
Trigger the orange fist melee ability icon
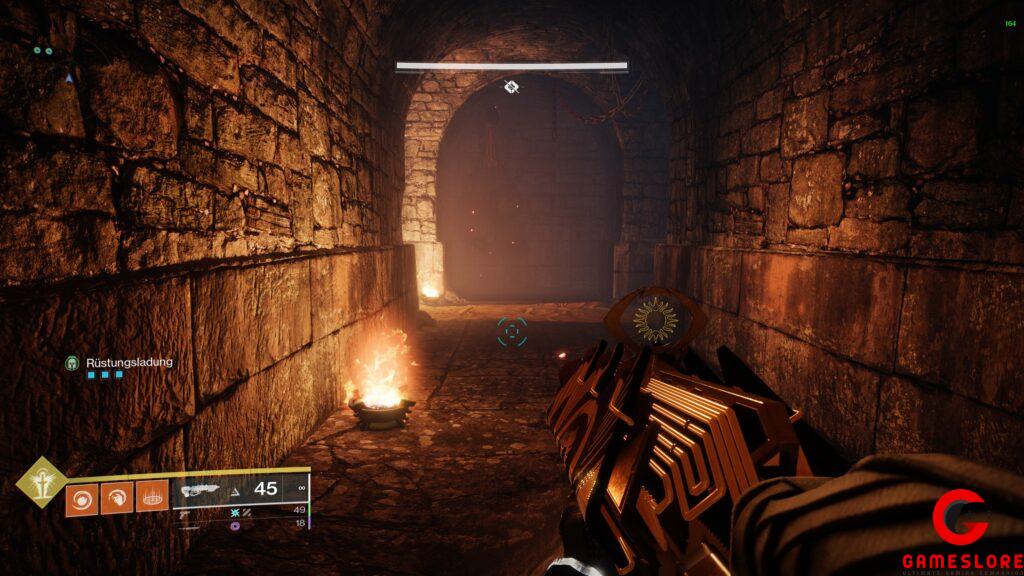[x=116, y=498]
